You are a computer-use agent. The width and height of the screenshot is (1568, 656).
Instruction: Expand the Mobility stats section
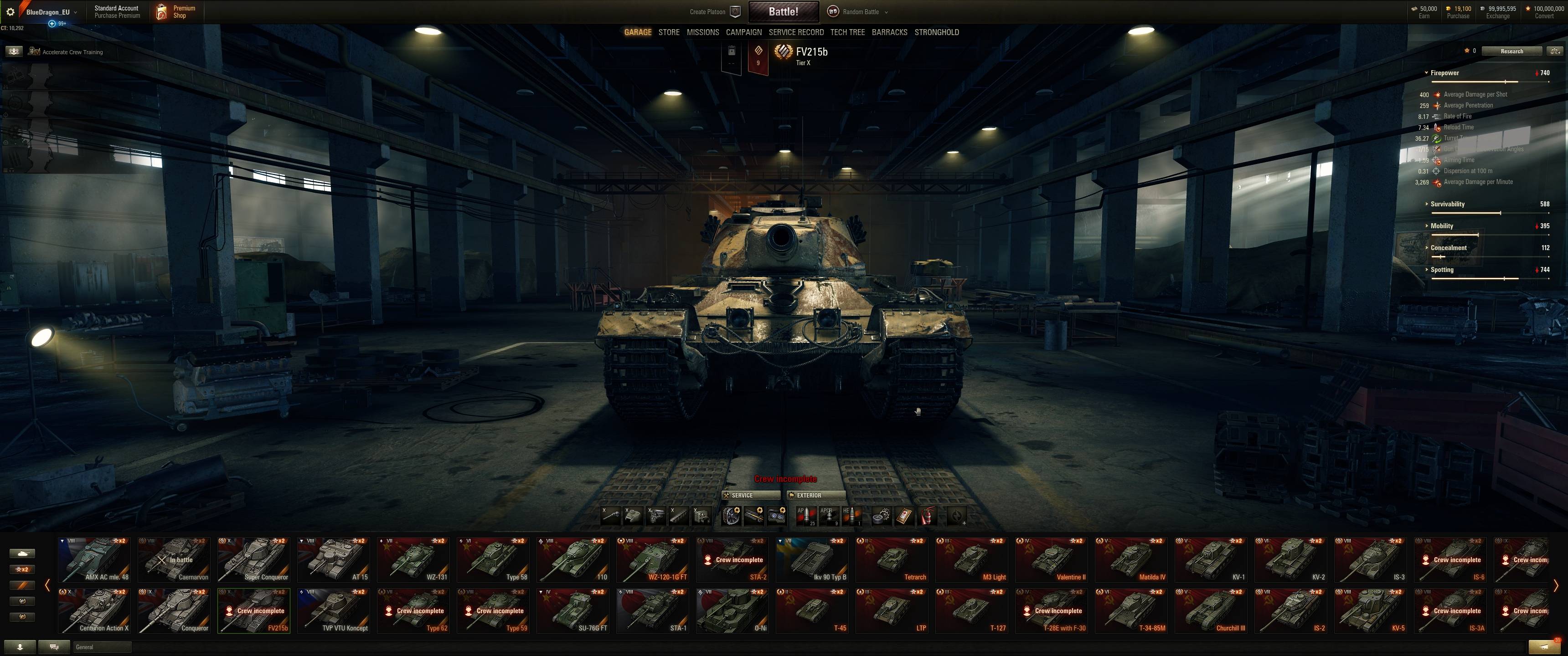[x=1441, y=226]
